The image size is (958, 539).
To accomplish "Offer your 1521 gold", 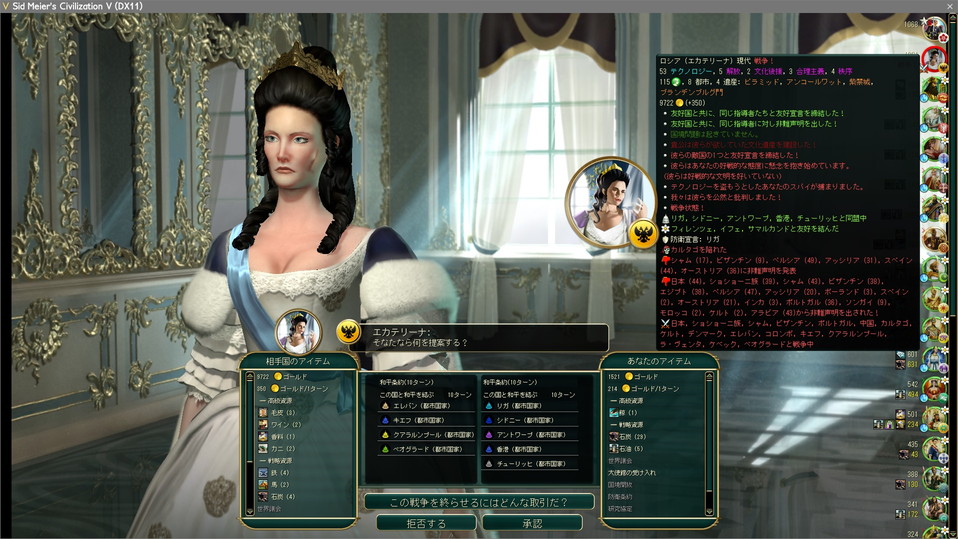I will pyautogui.click(x=637, y=376).
